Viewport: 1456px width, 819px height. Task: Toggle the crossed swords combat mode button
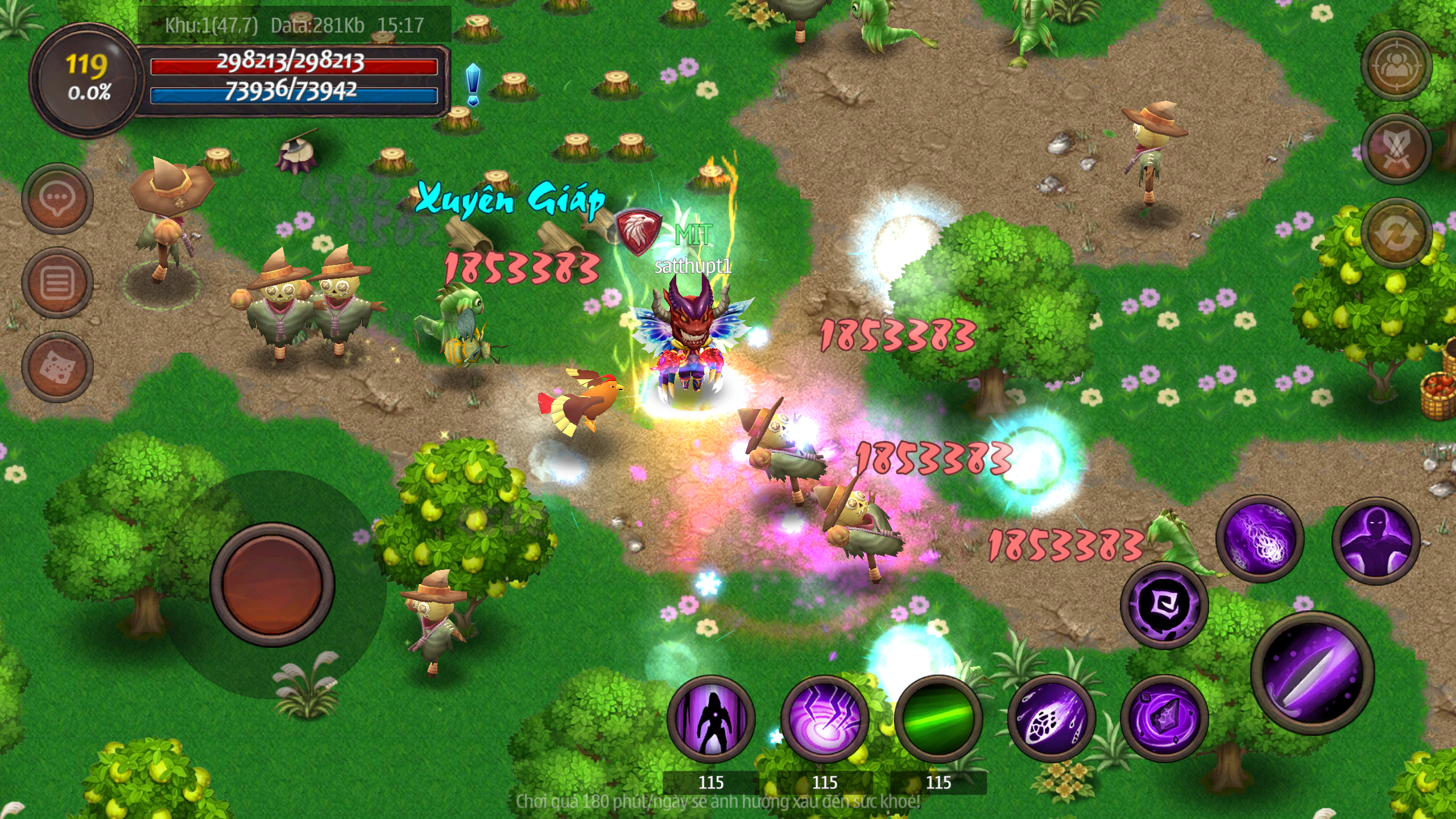pyautogui.click(x=1396, y=149)
